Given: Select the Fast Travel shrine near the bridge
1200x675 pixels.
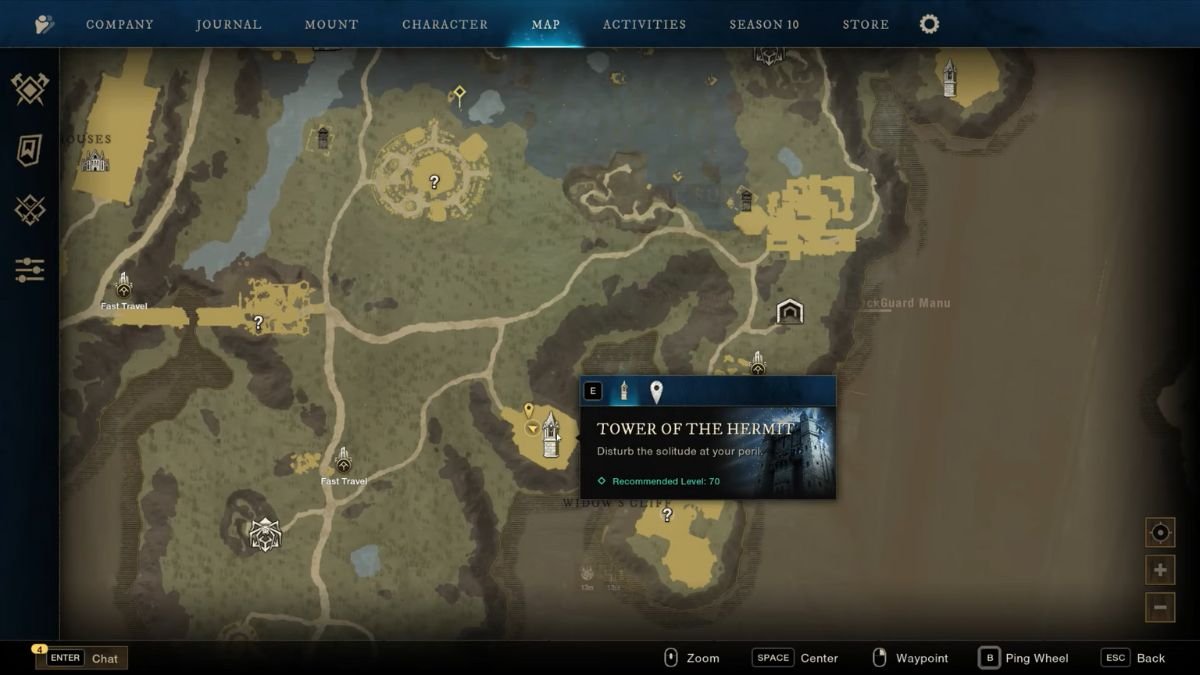Looking at the screenshot, I should tap(124, 287).
